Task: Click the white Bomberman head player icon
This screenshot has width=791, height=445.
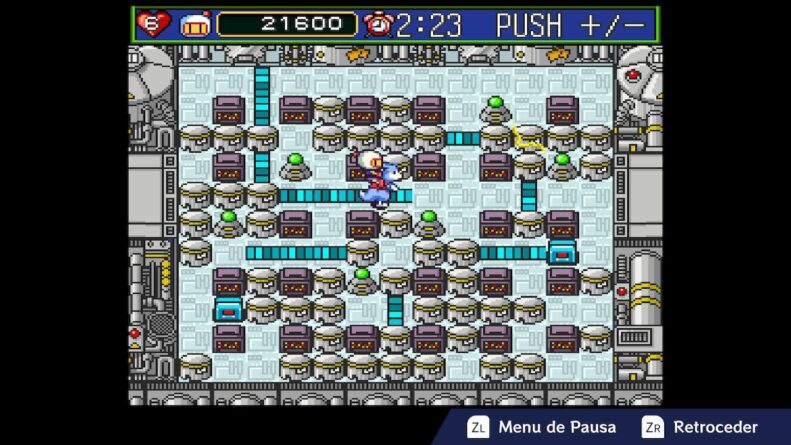Action: point(195,24)
